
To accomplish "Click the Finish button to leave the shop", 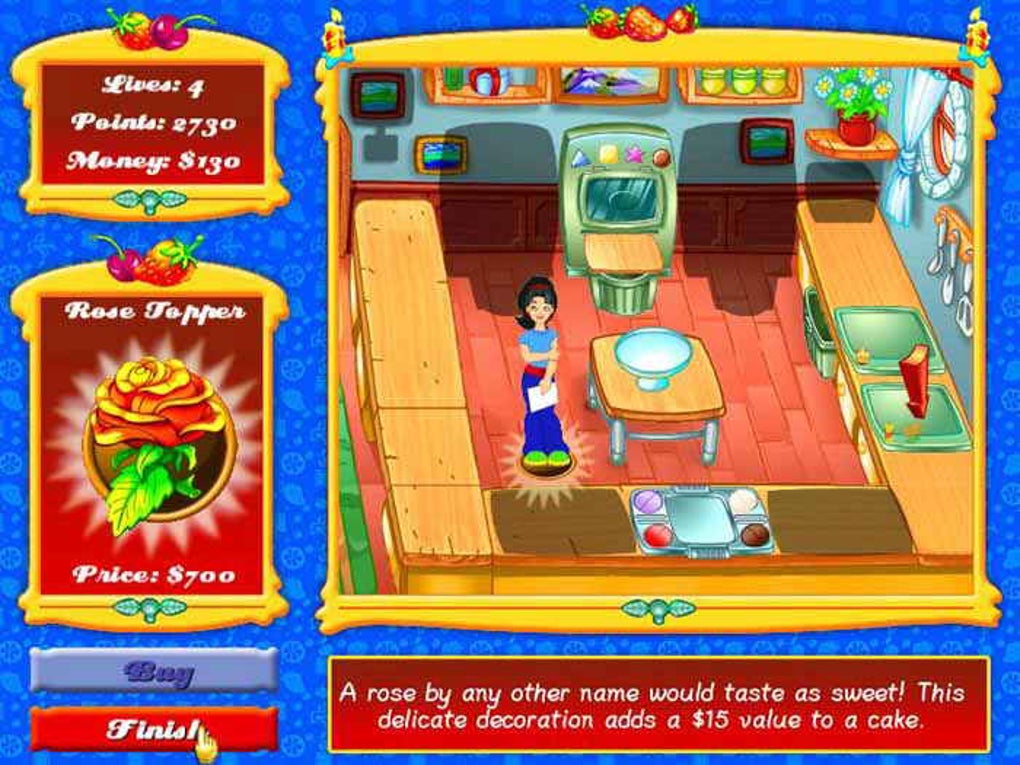I will 153,729.
